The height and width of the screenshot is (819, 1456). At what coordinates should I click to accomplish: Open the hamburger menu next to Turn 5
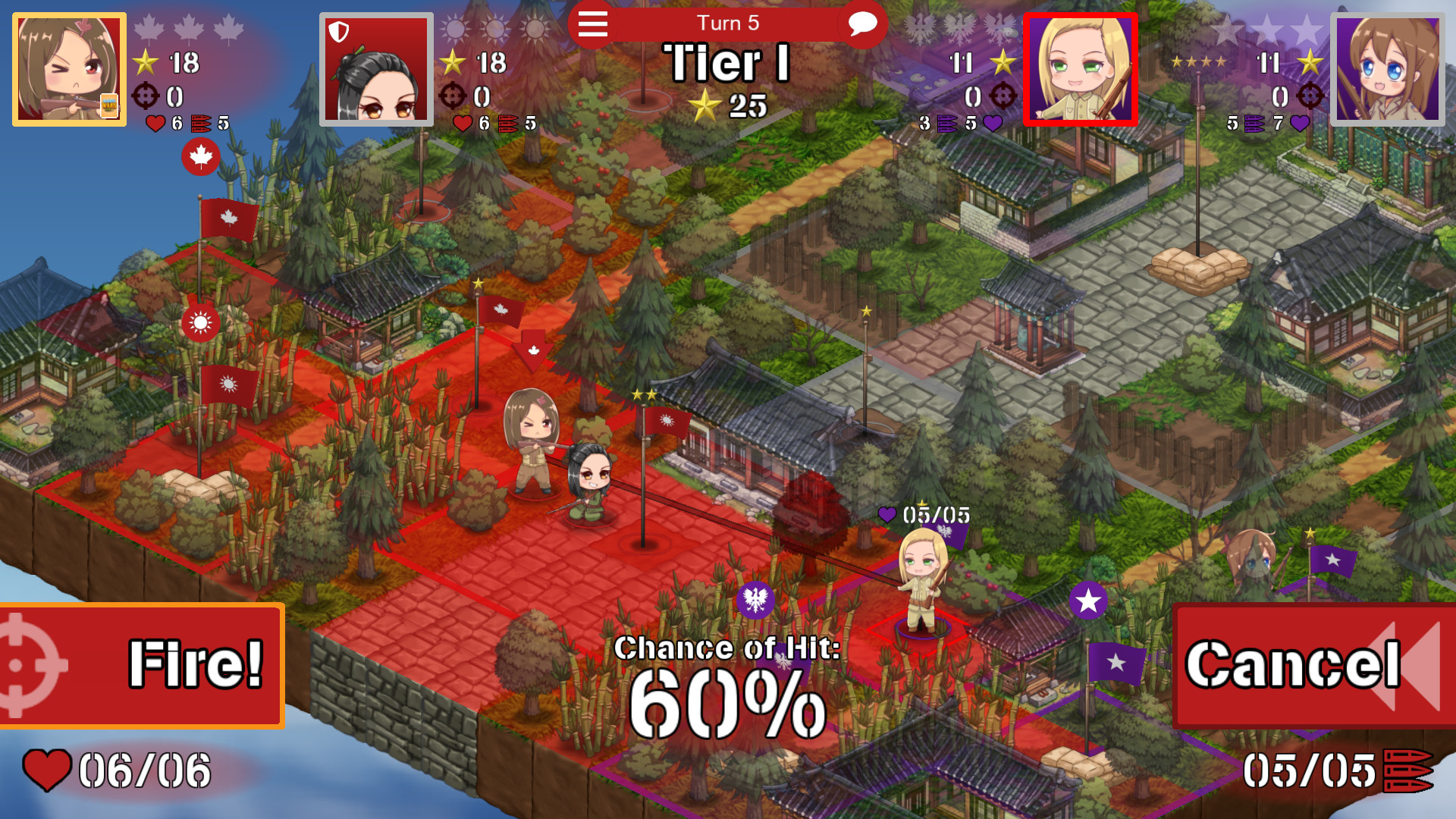592,24
